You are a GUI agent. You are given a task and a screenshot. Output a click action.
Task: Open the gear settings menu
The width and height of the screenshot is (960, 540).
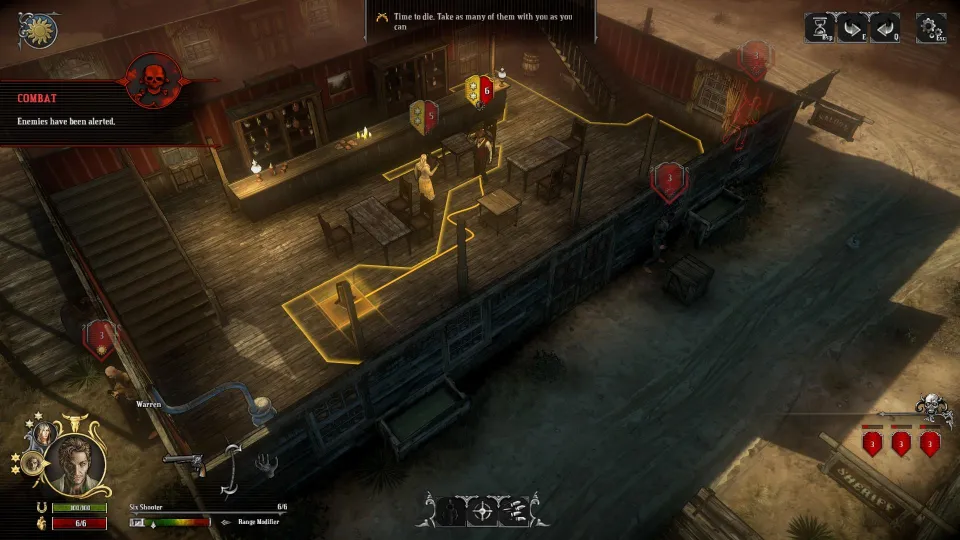point(930,28)
